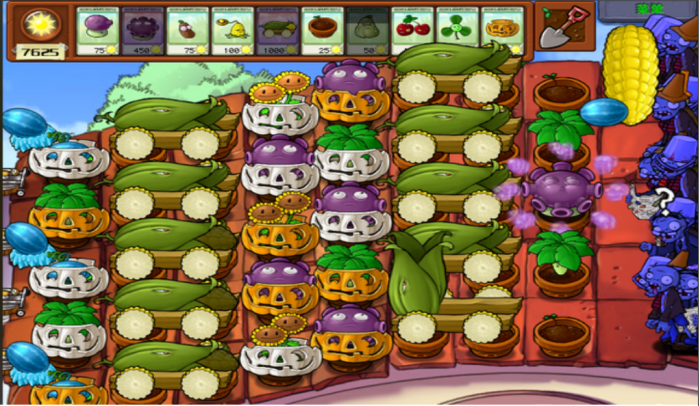Screen dimensions: 700x406
Task: Choose the Coffee Bean seed packet
Action: point(188,30)
